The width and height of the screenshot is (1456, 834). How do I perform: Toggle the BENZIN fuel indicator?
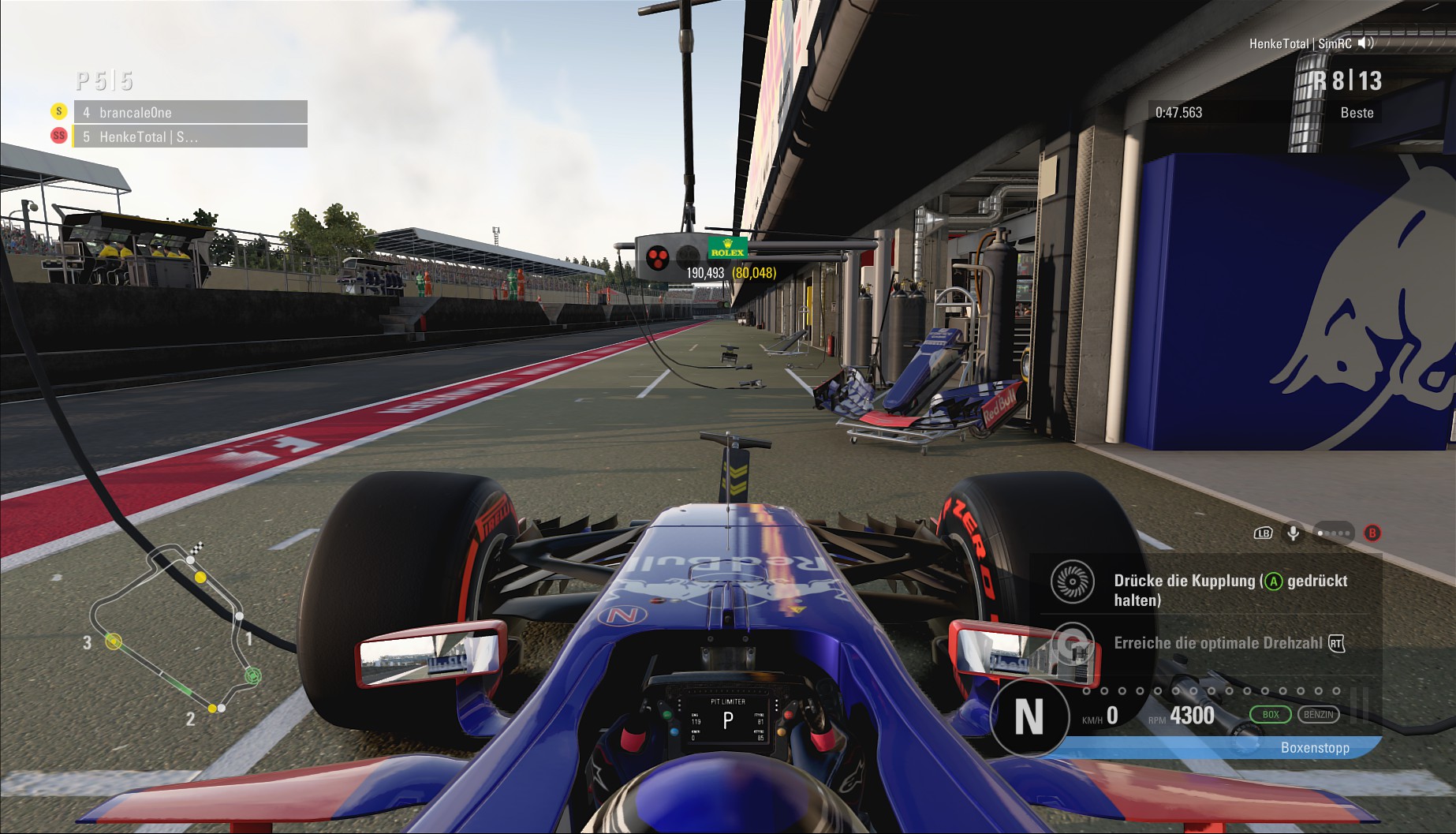(x=1318, y=715)
